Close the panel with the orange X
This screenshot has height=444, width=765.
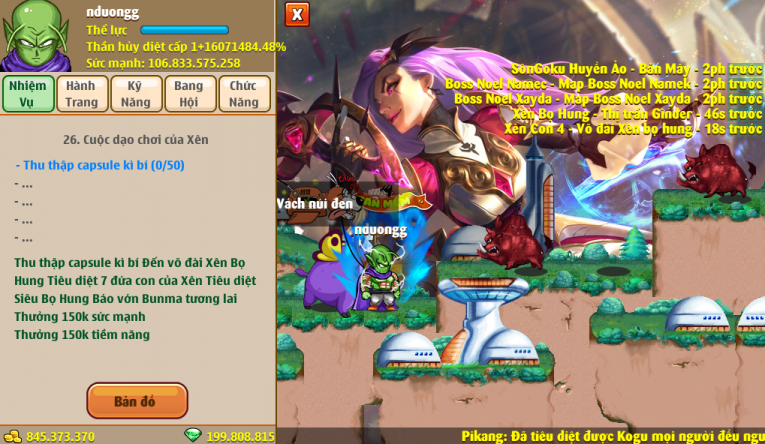[297, 14]
